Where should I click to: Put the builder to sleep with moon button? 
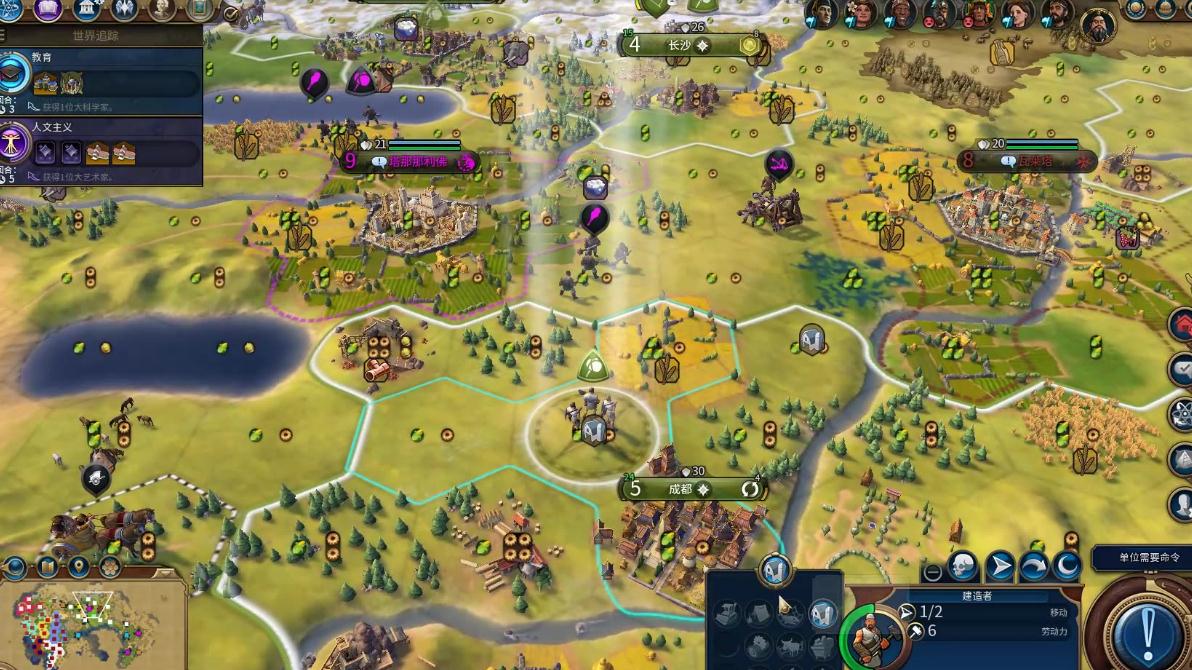1068,567
